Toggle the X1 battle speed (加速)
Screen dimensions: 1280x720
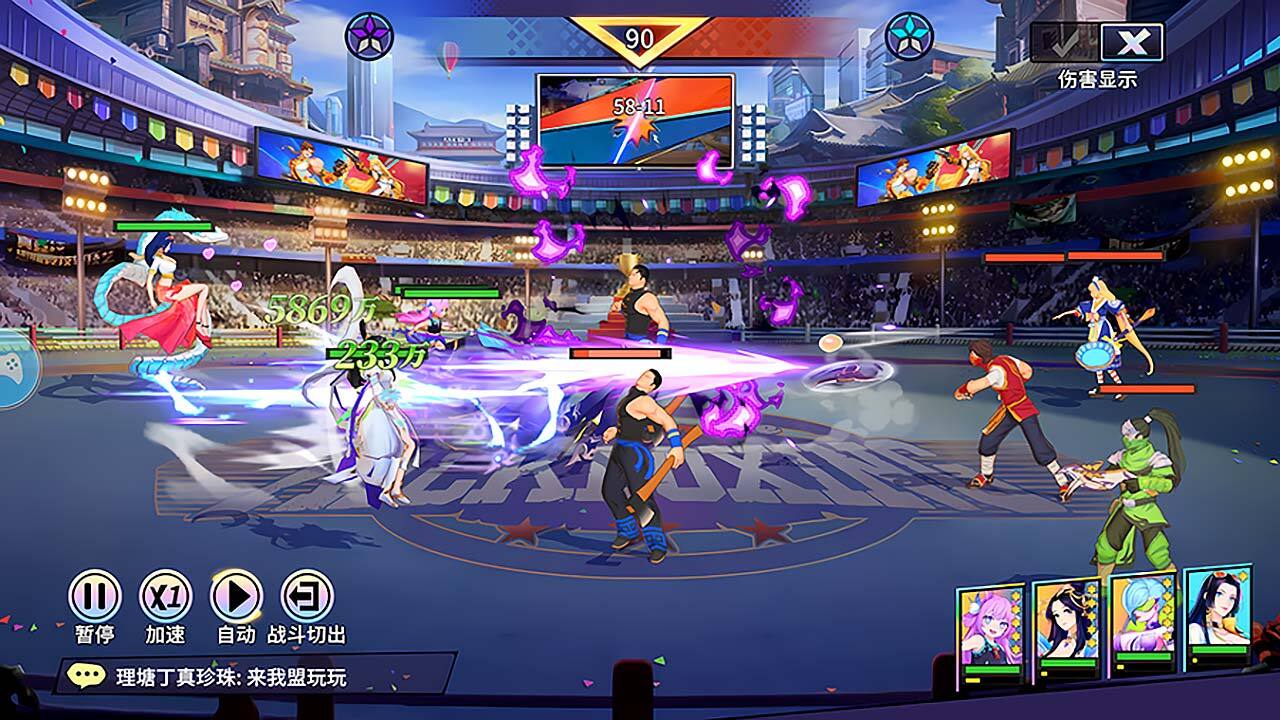166,597
